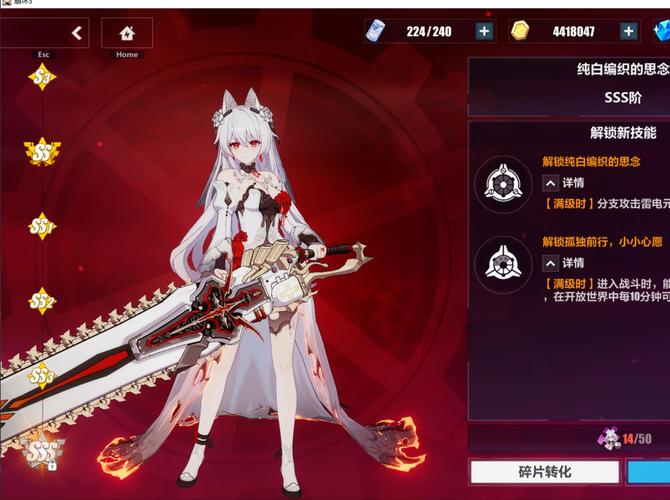Select the SS1 rank node
This screenshot has height=500, width=670.
[x=42, y=227]
